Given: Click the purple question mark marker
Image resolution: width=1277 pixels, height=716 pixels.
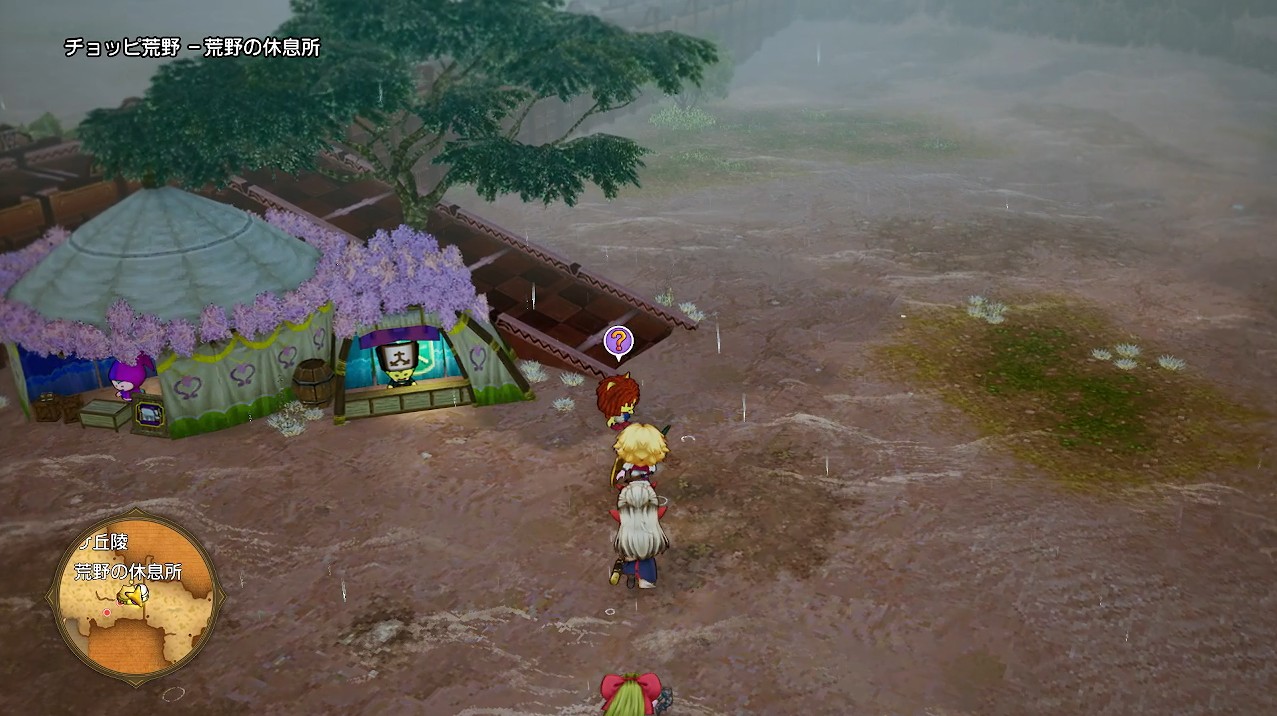Looking at the screenshot, I should coord(618,341).
